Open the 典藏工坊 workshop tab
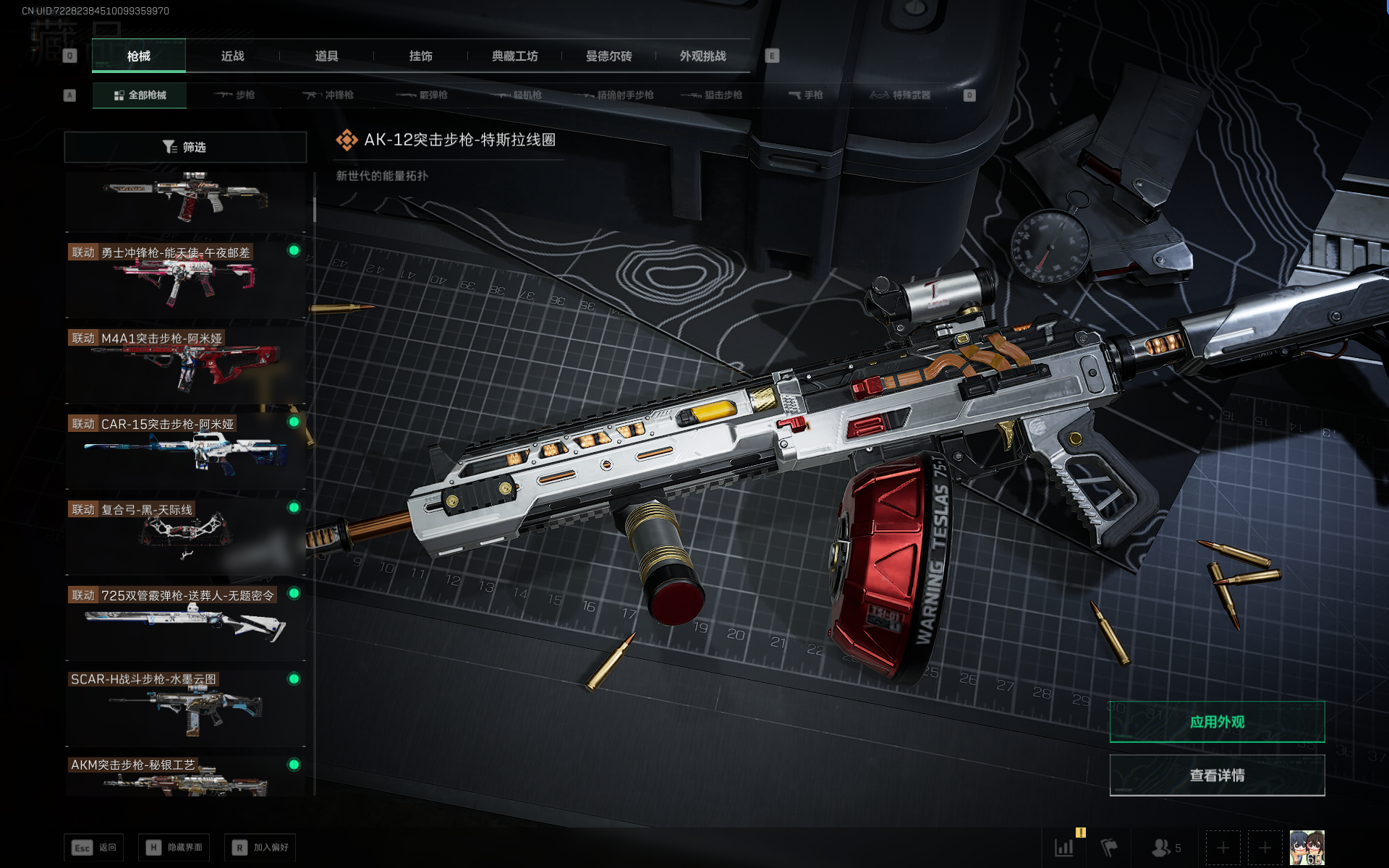This screenshot has width=1389, height=868. click(x=514, y=56)
